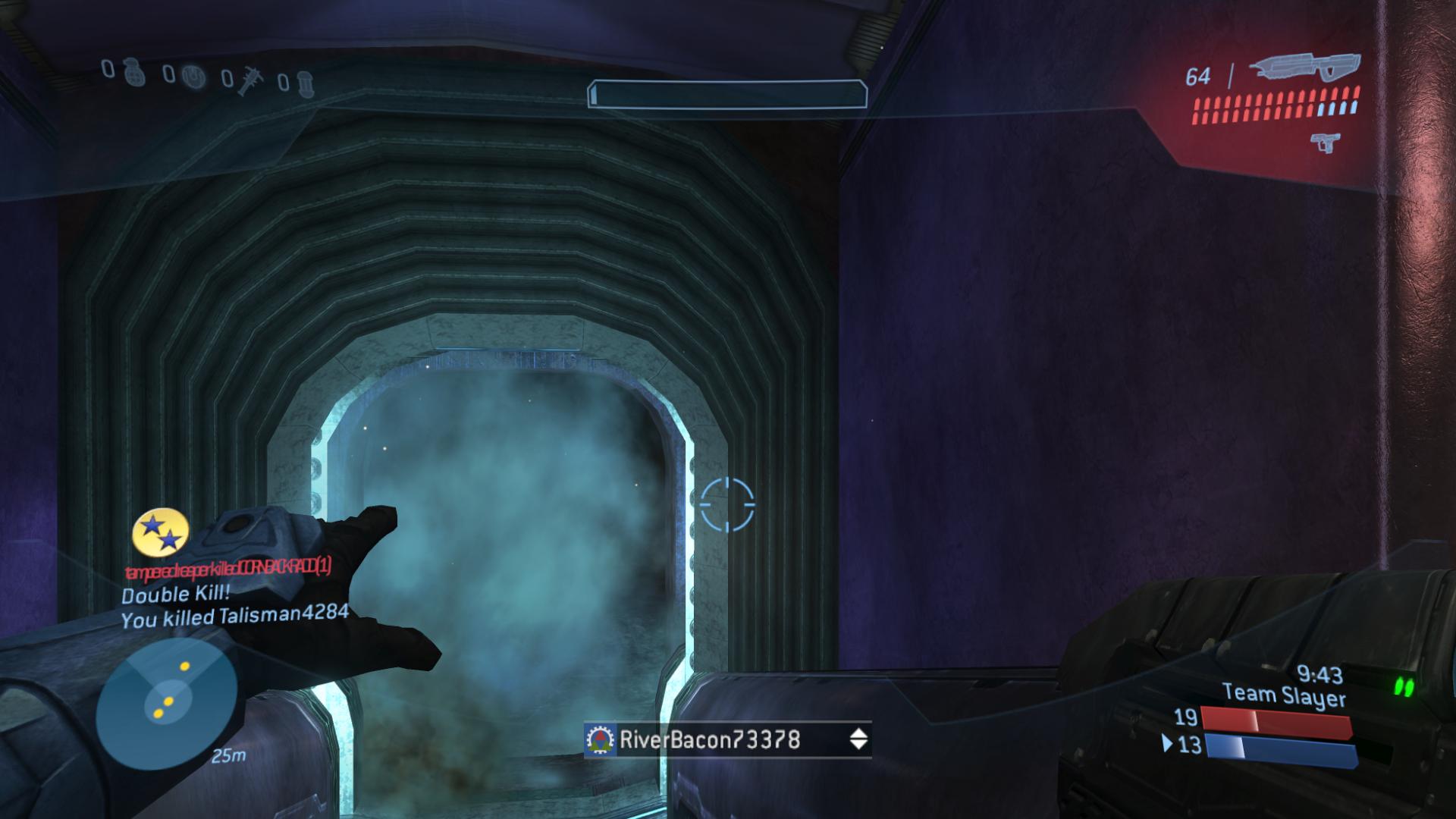Select the firebomb grenade icon
The image size is (1456, 819).
[304, 82]
